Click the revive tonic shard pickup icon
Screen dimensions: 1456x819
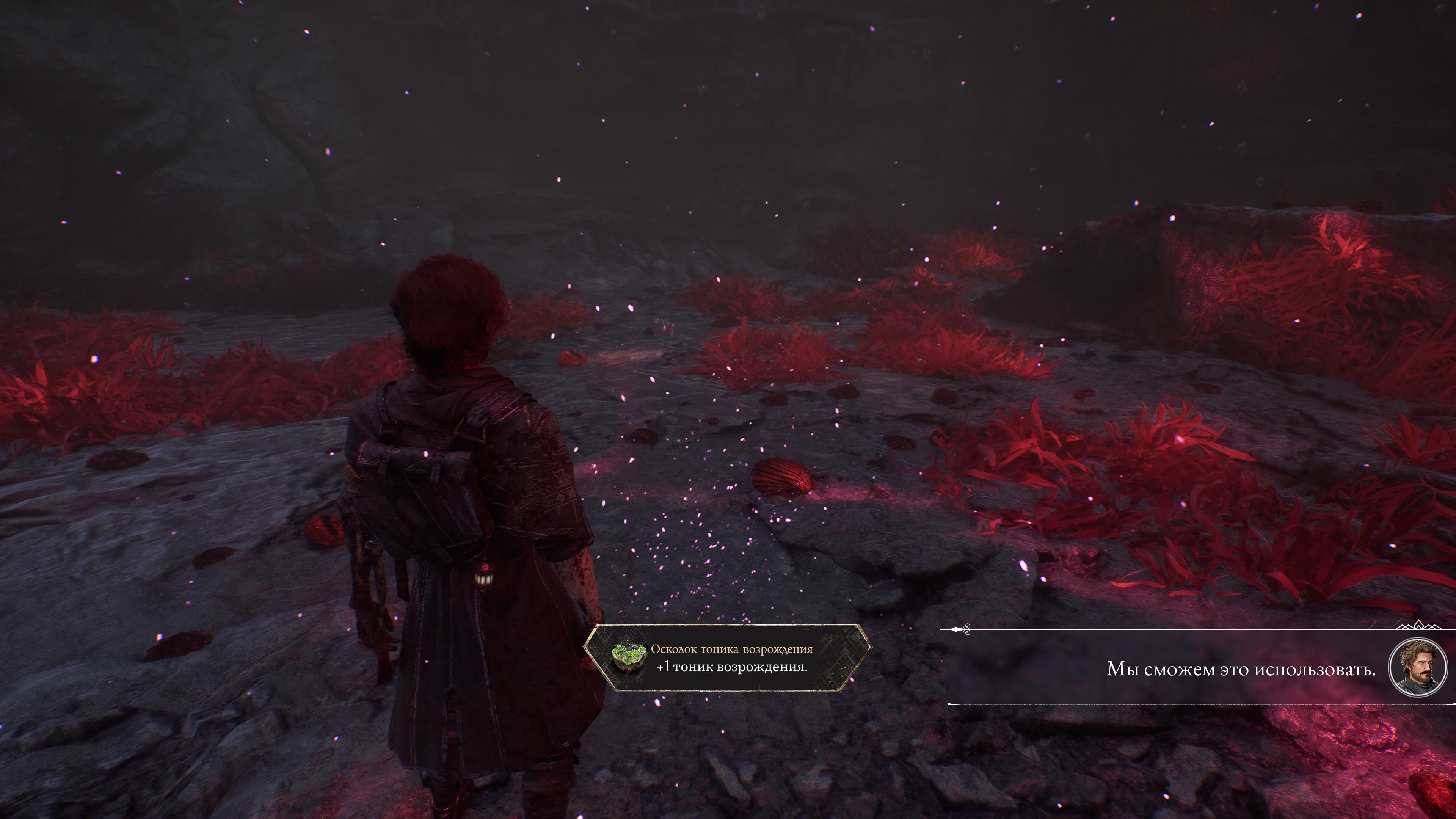629,658
